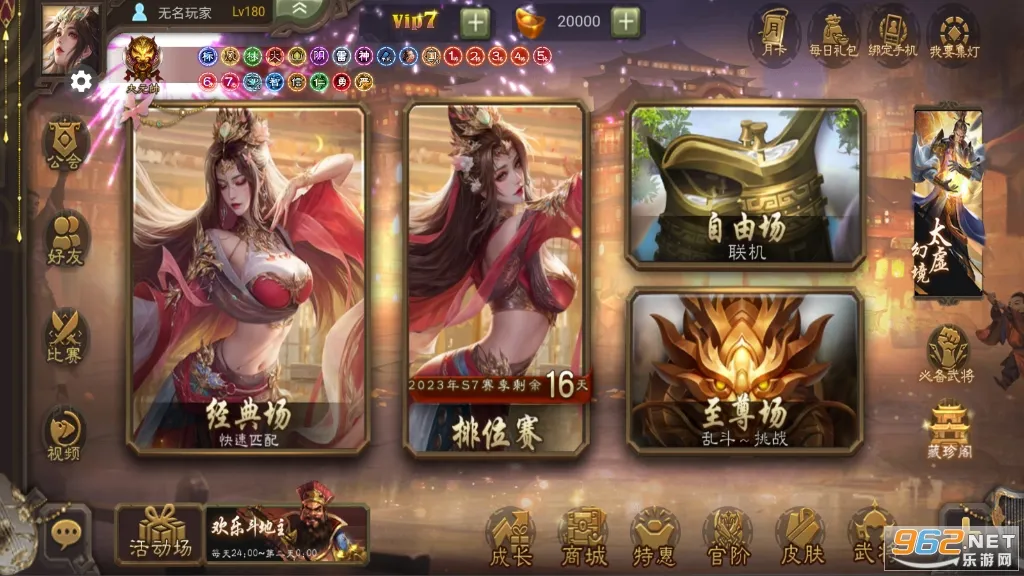Open the 比赛 tournament menu
Viewport: 1024px width, 576px height.
point(66,336)
